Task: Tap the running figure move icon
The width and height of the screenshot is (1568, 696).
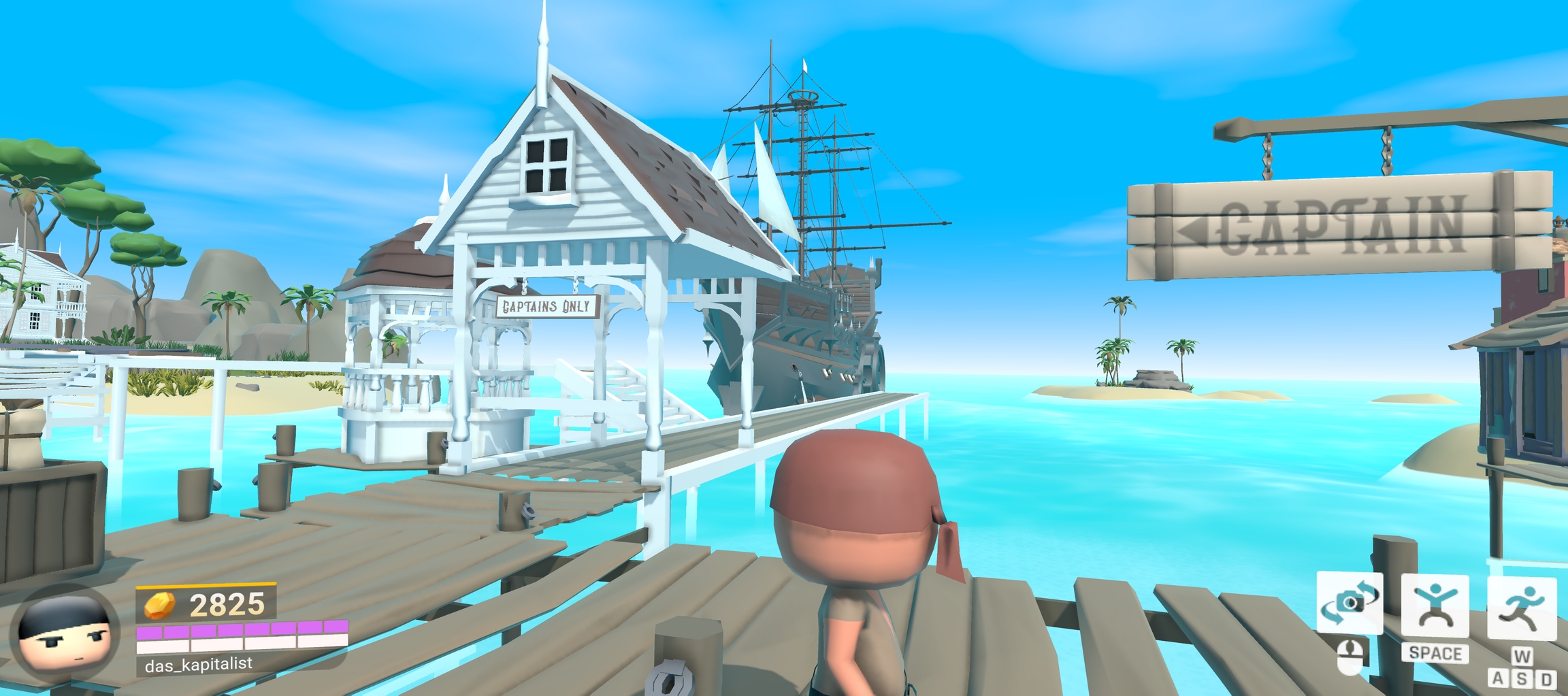Action: (x=1522, y=608)
